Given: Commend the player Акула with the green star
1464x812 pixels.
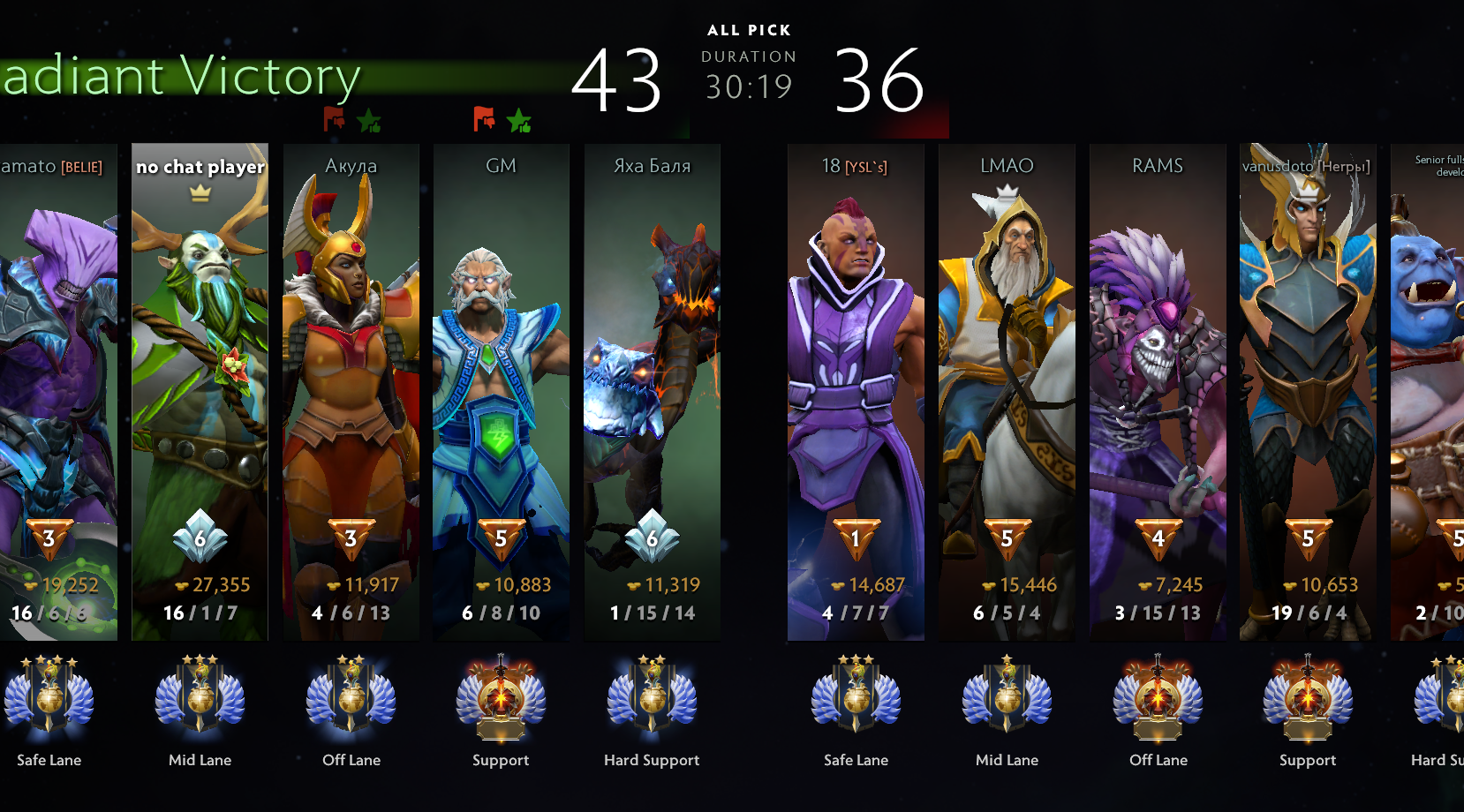Looking at the screenshot, I should click(x=369, y=120).
